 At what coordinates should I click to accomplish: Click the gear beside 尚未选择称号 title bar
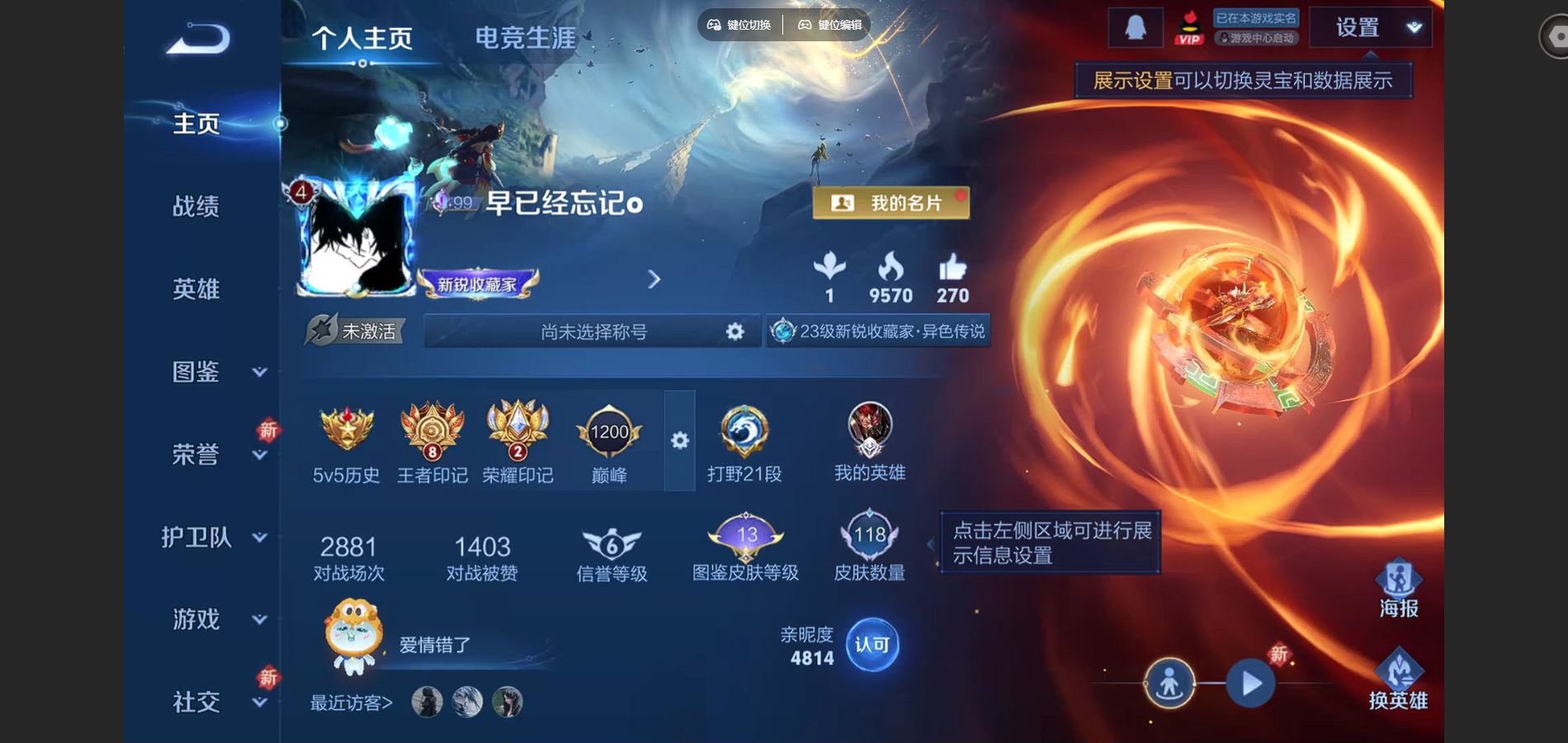(x=733, y=332)
